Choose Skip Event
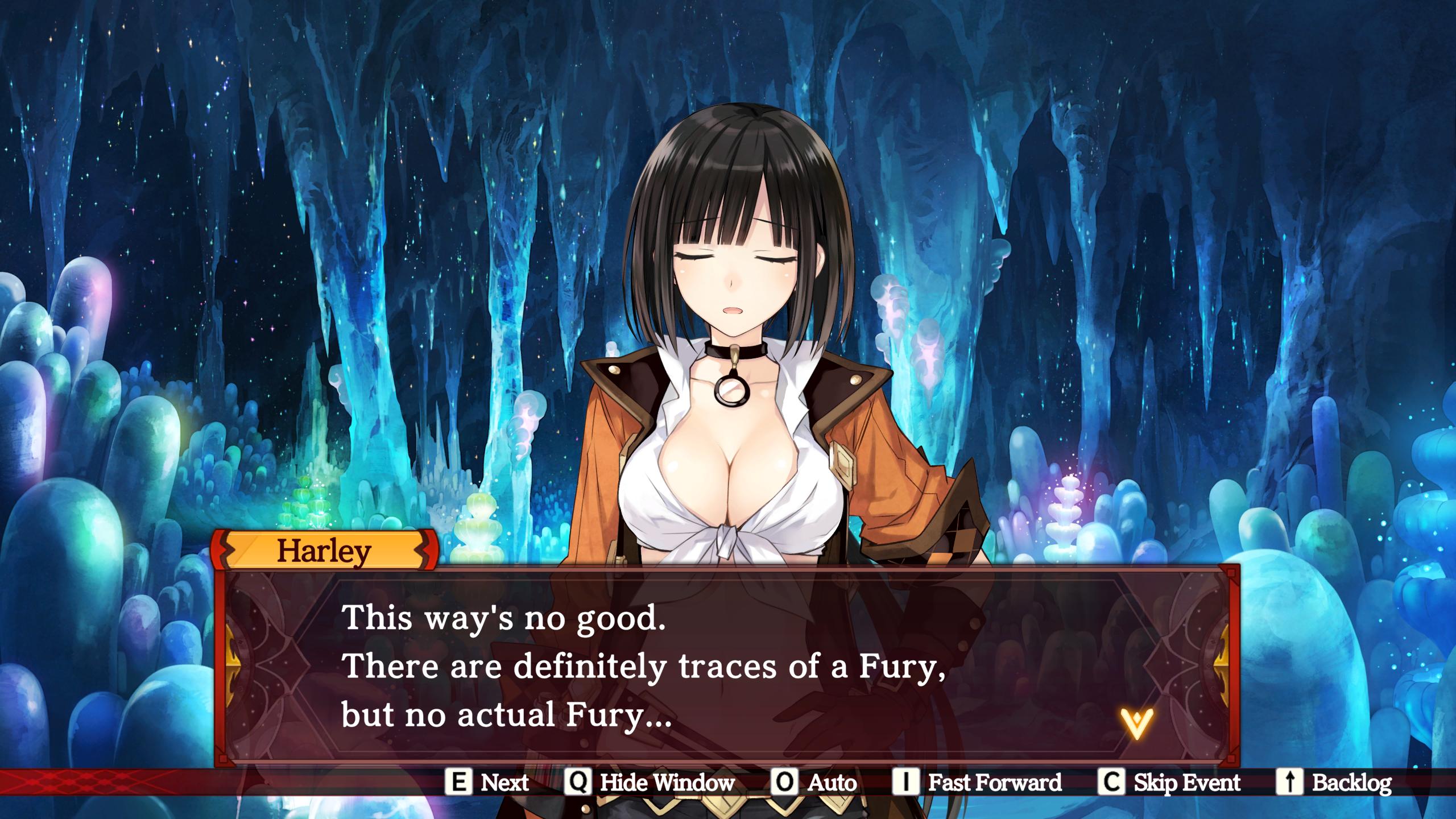 point(1186,783)
